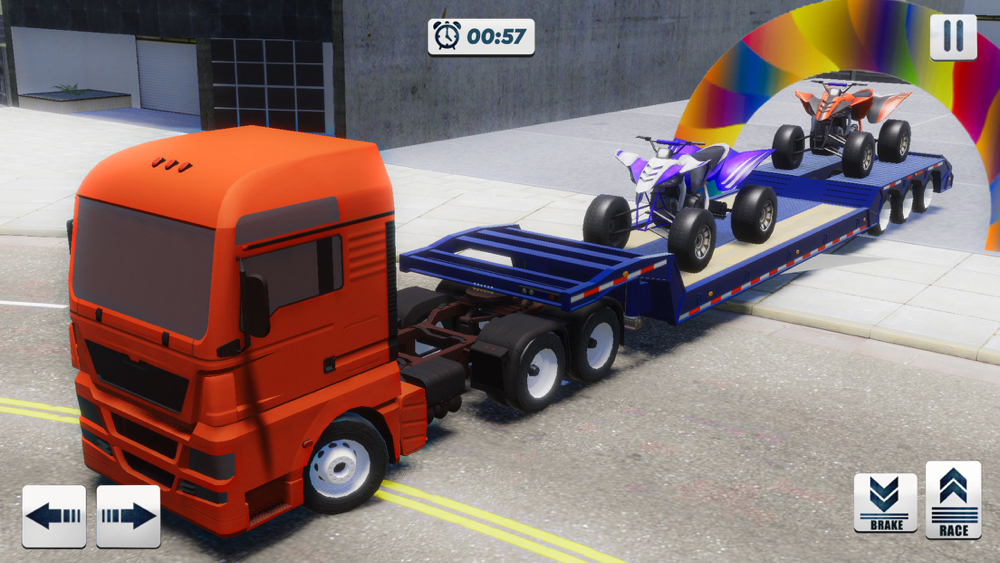Steer the truck left with the arrow
This screenshot has width=1000, height=563.
pos(54,516)
